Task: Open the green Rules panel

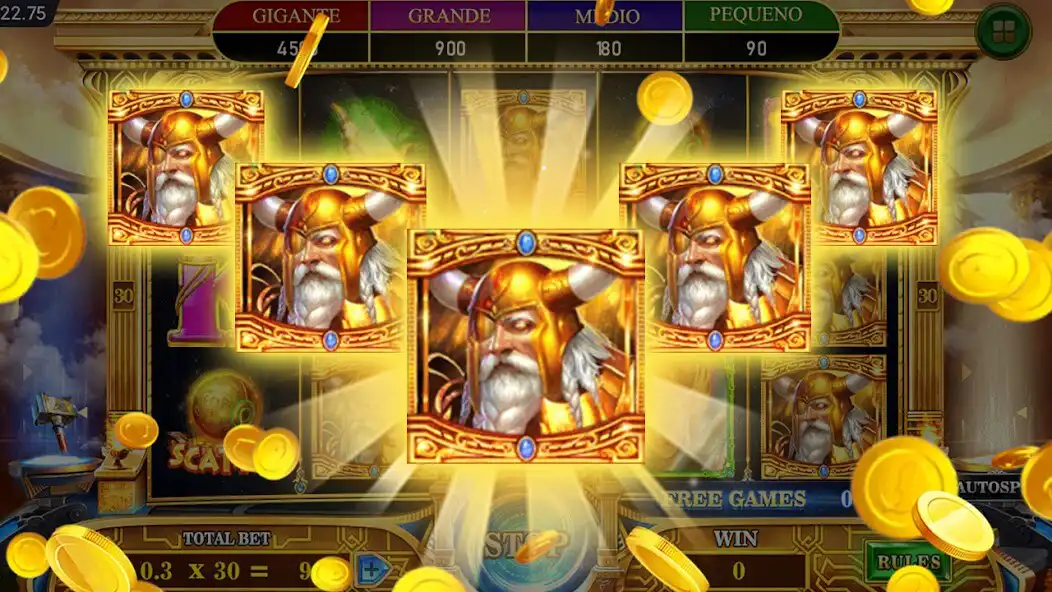Action: [x=907, y=561]
